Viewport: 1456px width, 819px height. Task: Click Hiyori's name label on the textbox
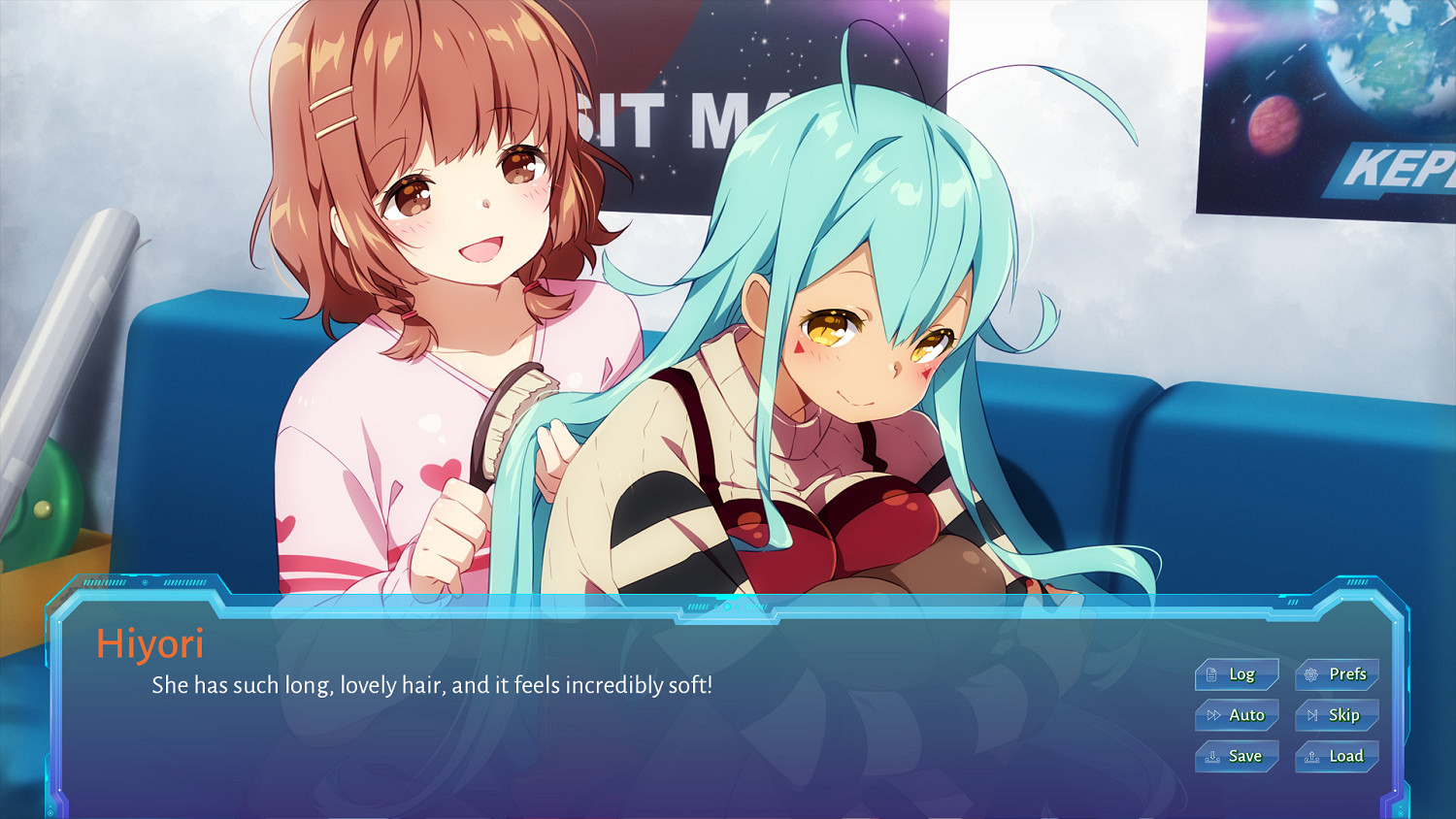151,644
